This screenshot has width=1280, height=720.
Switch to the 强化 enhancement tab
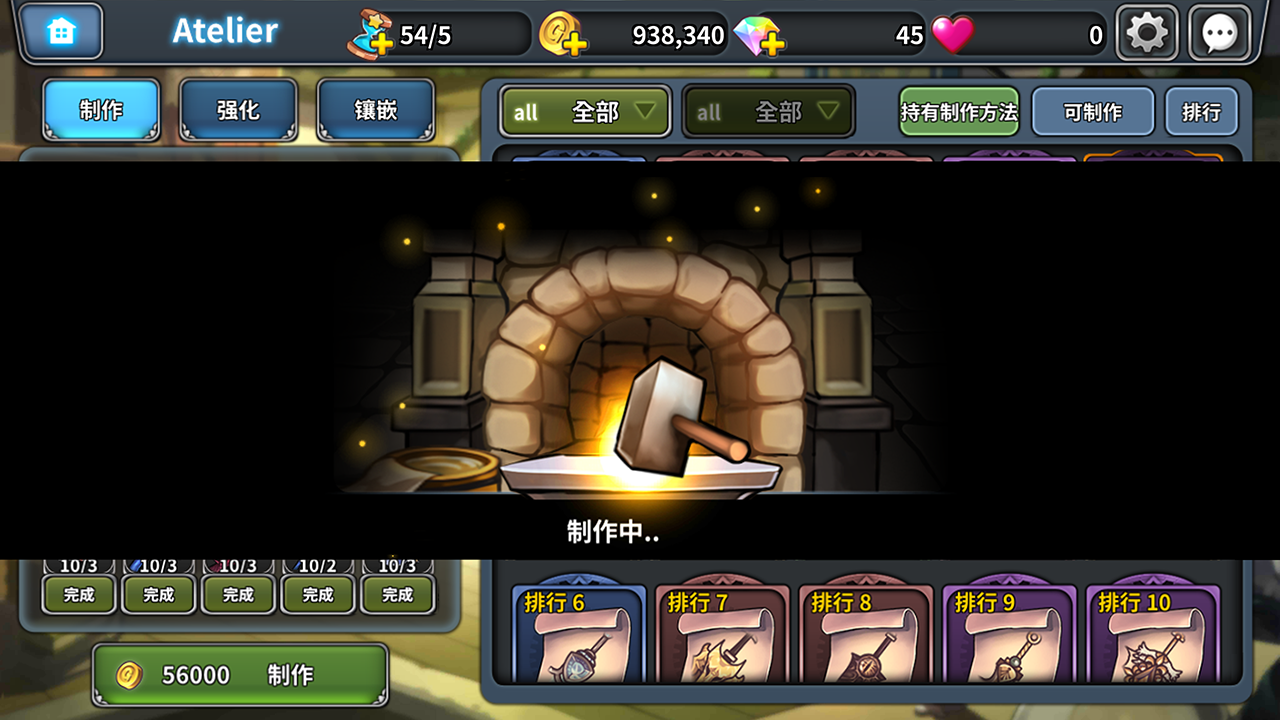(238, 111)
